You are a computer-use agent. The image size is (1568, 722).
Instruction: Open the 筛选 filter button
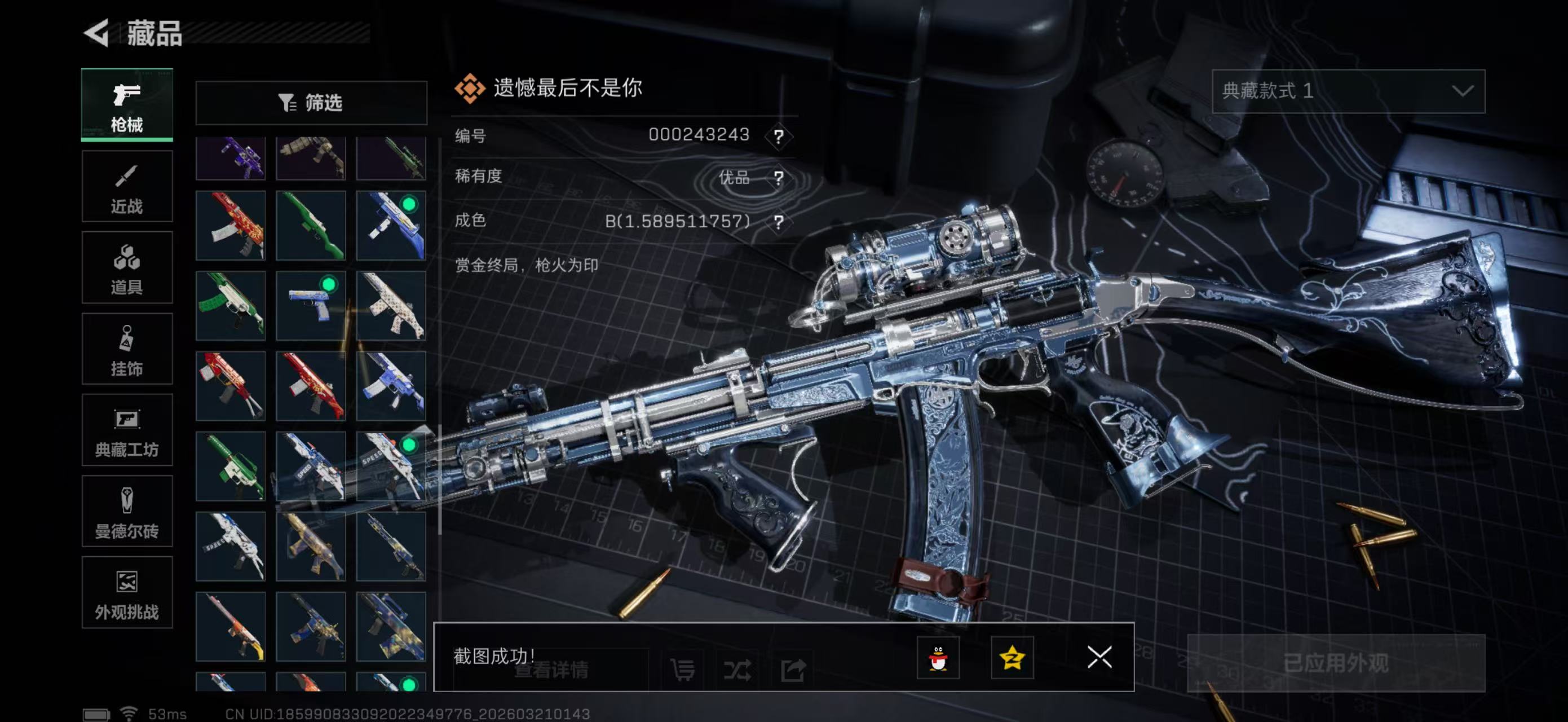[311, 103]
